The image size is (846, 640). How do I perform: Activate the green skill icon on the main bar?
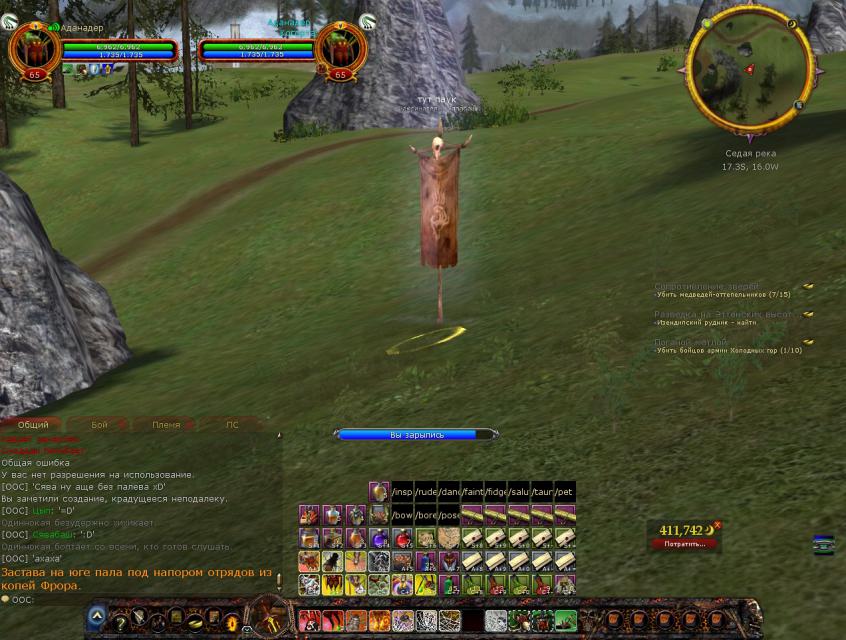click(565, 621)
